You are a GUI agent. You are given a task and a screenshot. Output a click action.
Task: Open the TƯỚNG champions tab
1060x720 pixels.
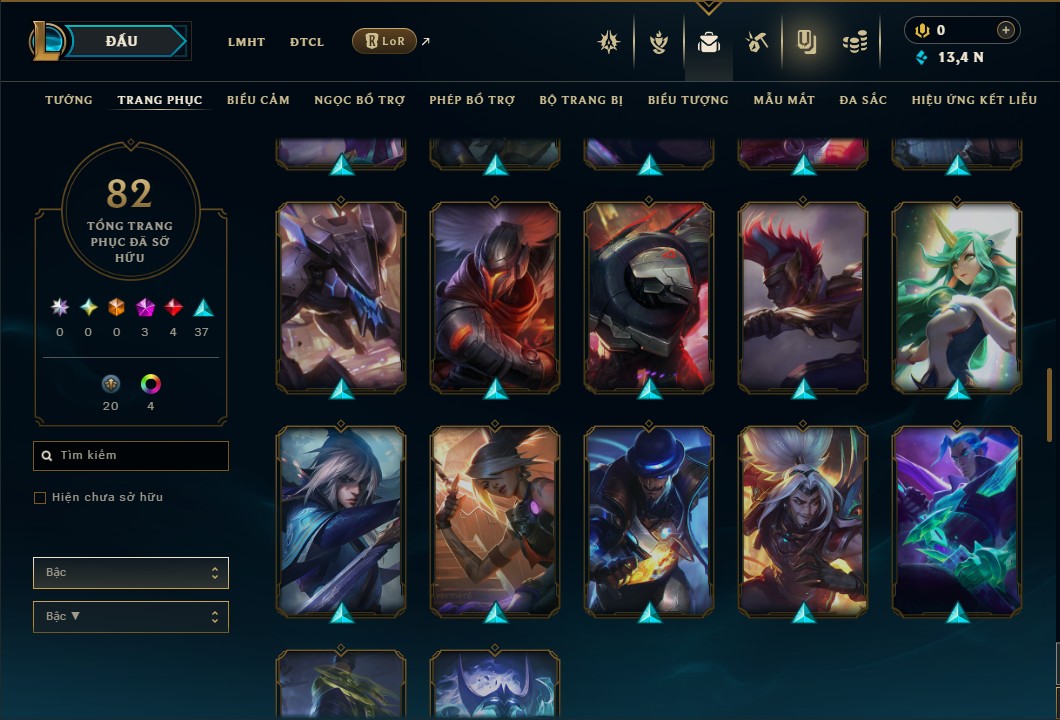(x=69, y=100)
